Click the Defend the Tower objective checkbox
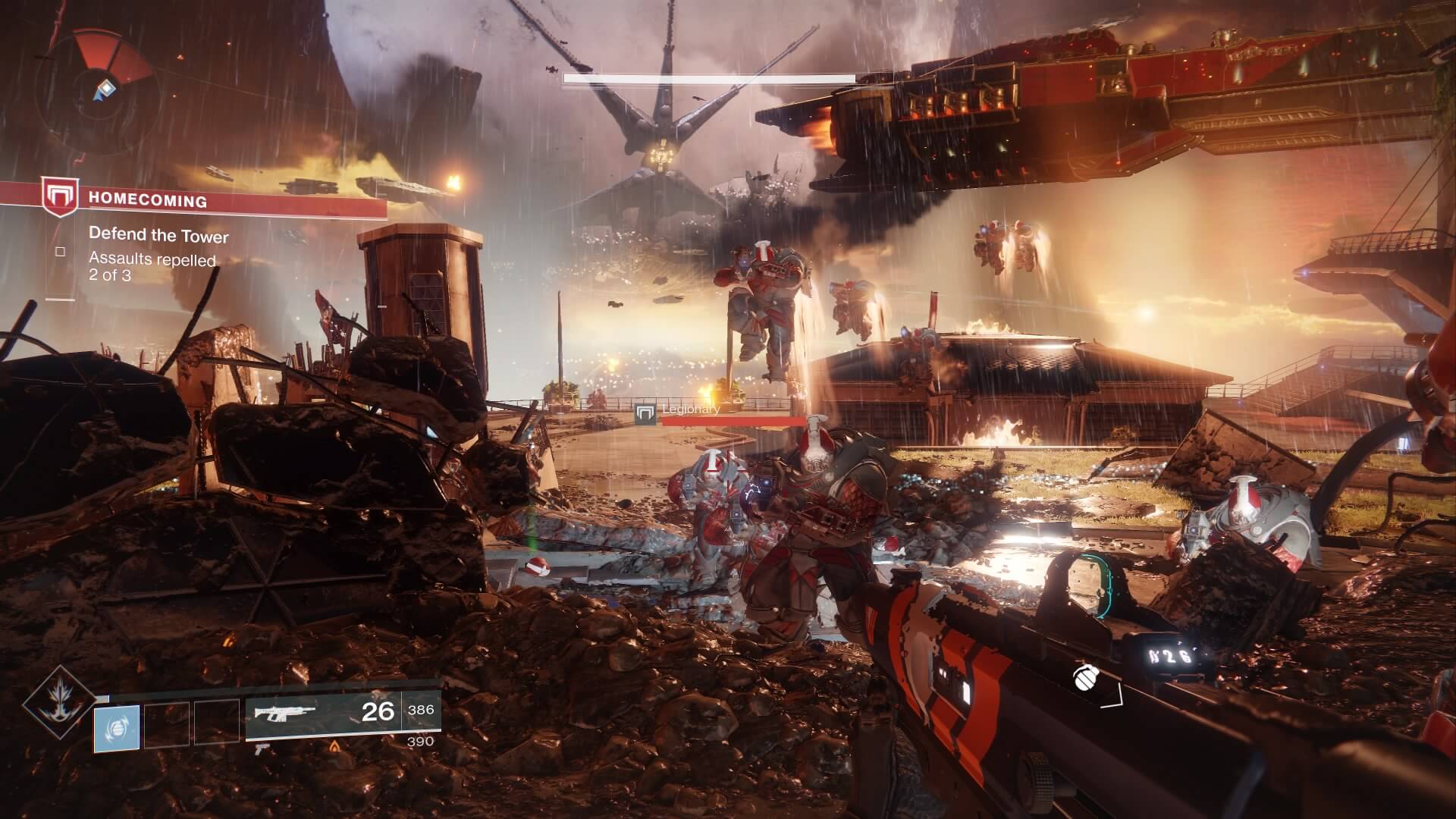Image resolution: width=1456 pixels, height=819 pixels. point(61,252)
